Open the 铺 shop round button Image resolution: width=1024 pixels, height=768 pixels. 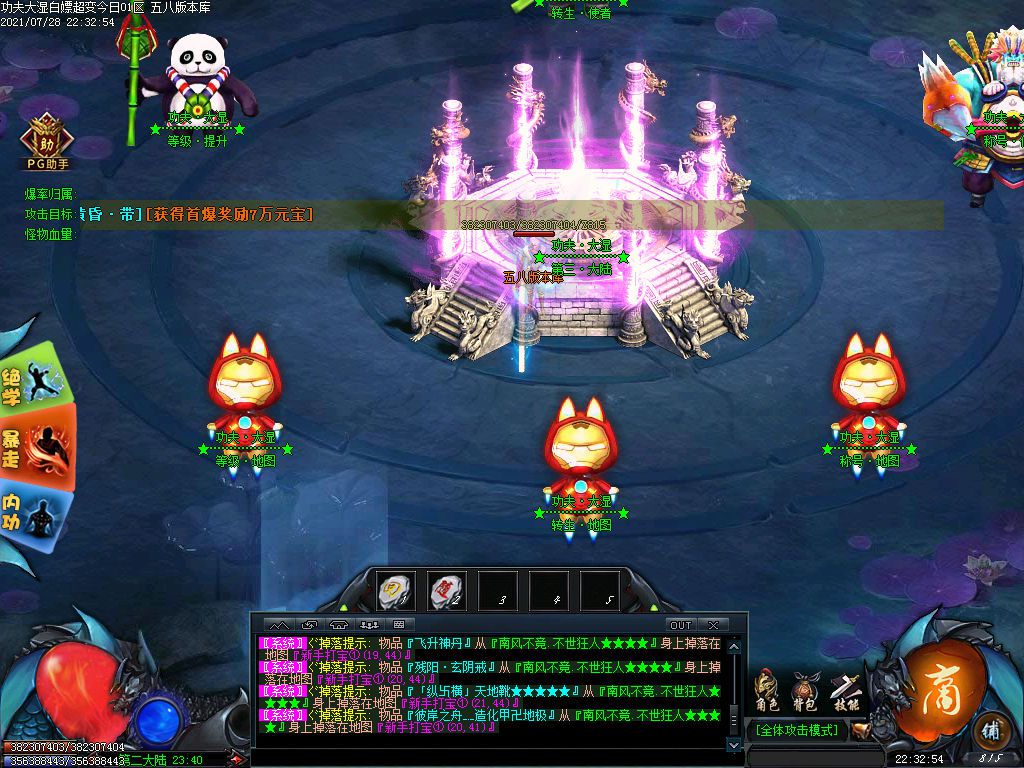pos(990,728)
